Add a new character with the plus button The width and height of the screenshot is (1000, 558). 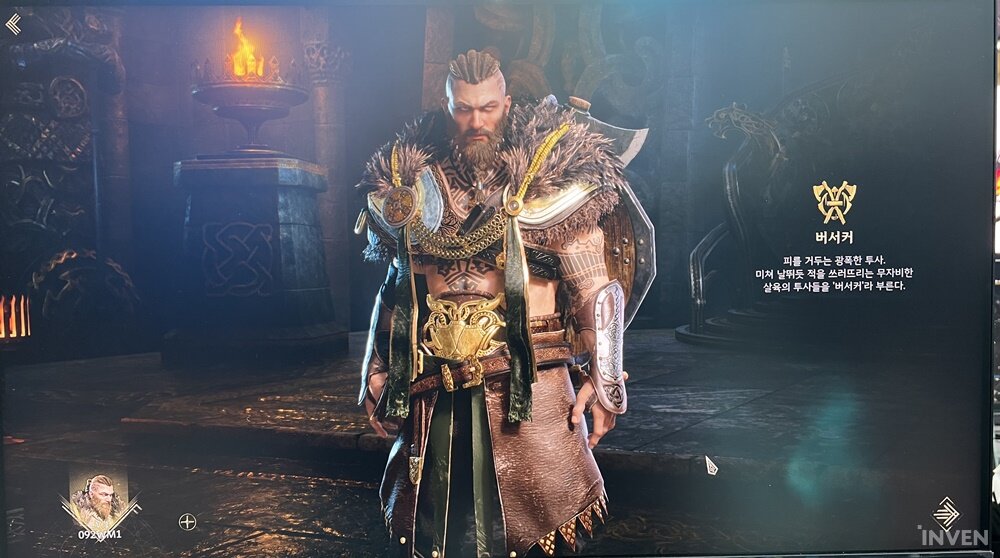(187, 521)
